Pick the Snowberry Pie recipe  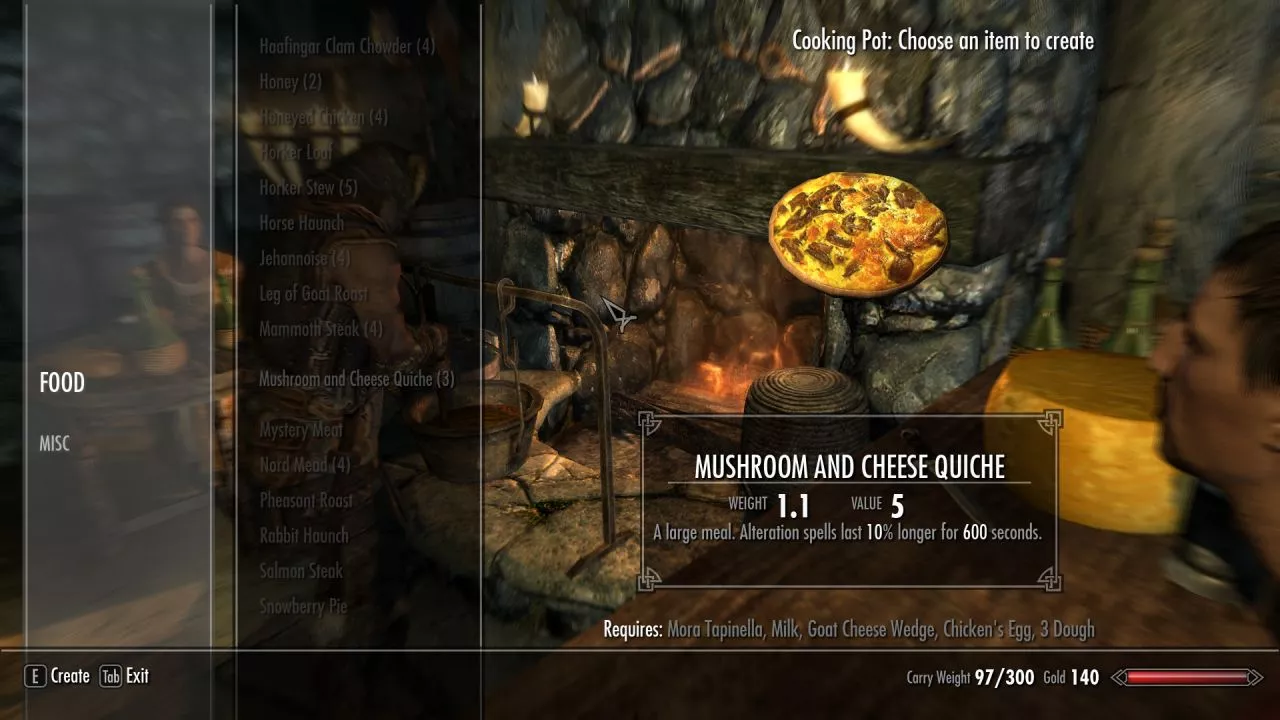click(303, 606)
